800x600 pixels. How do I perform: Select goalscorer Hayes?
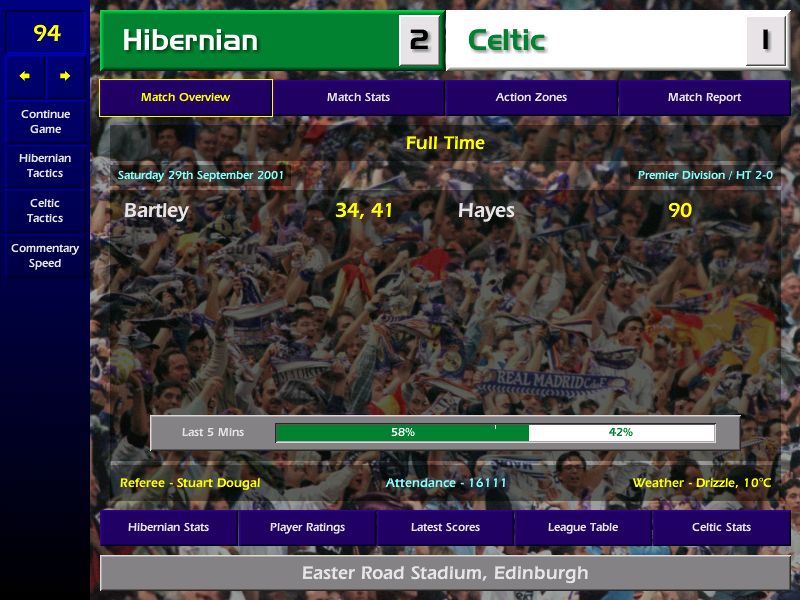click(x=486, y=211)
